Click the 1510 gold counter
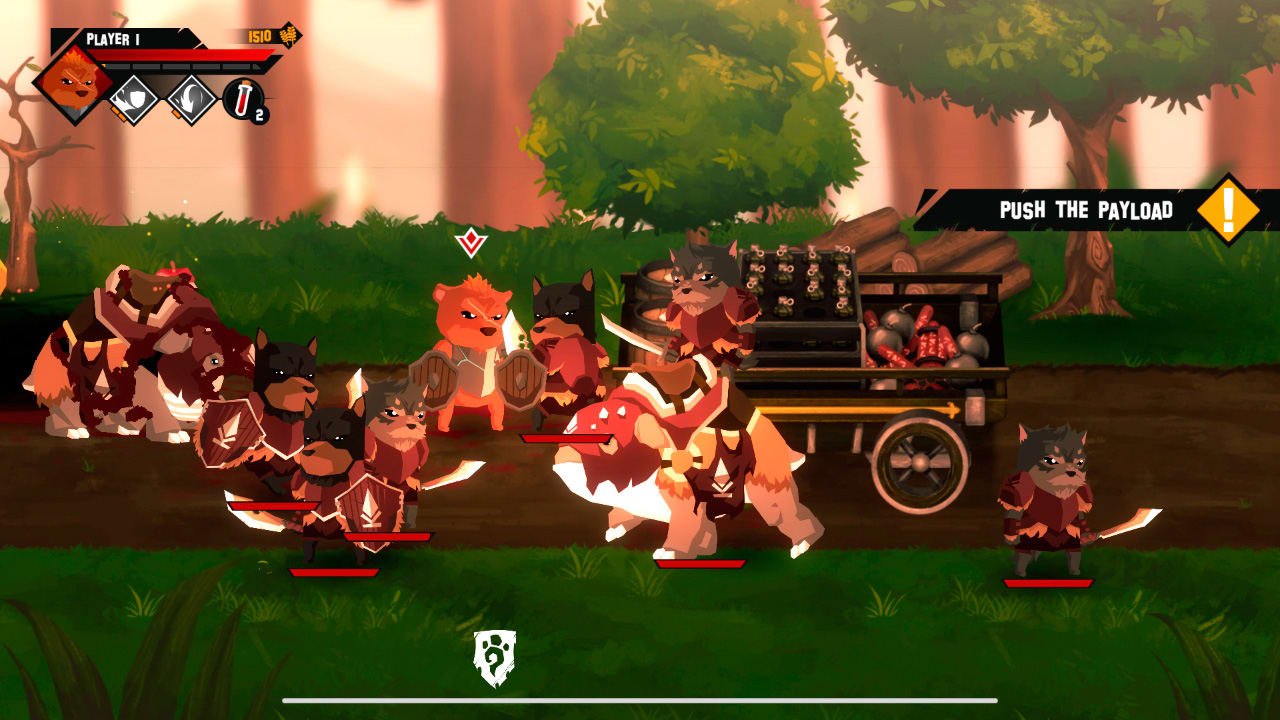Image resolution: width=1280 pixels, height=720 pixels. (x=259, y=35)
